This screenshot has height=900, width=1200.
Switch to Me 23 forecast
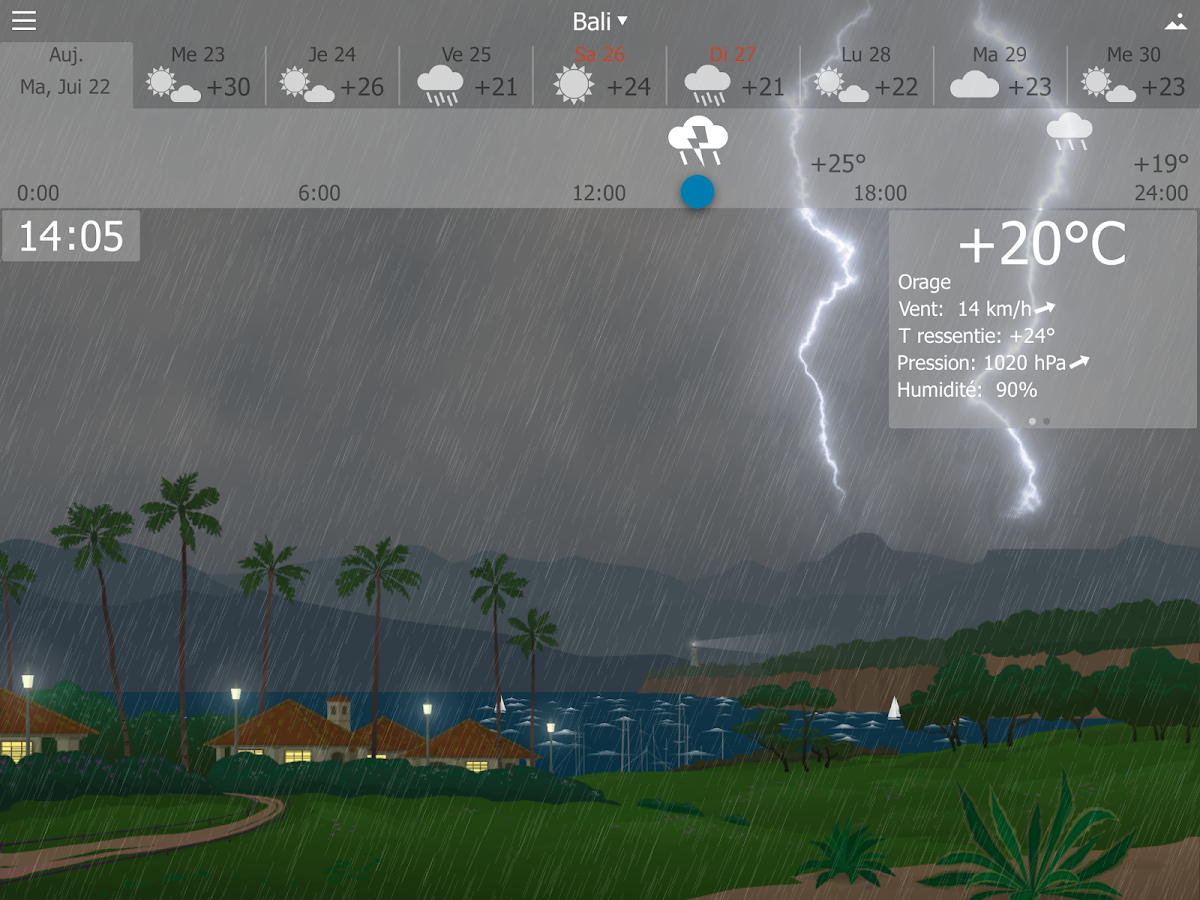199,75
